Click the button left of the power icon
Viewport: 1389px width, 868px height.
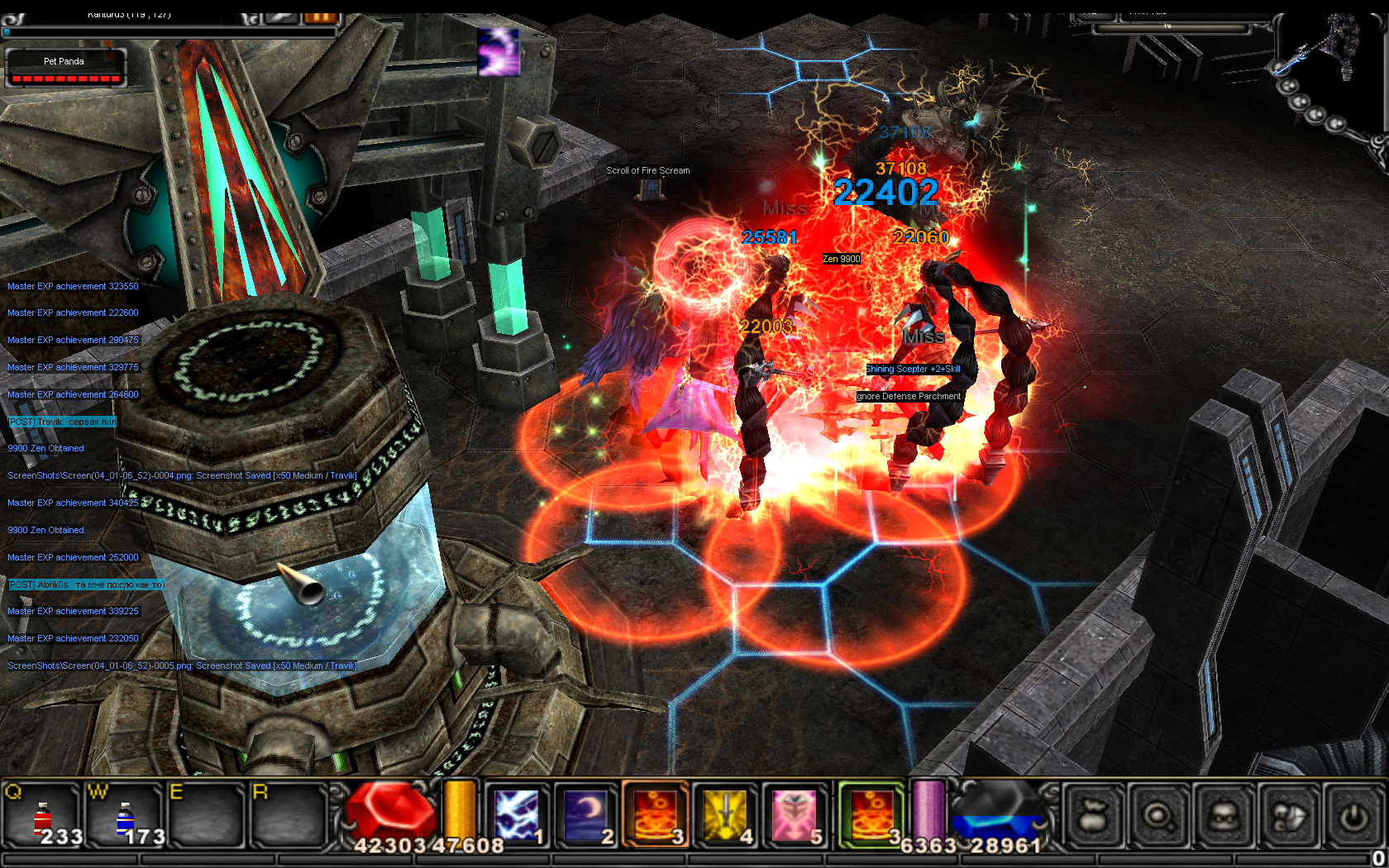click(1290, 817)
